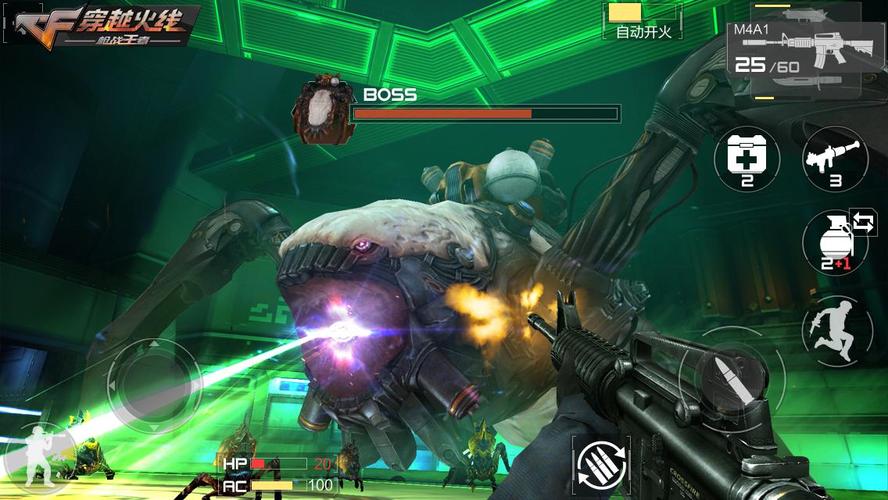The height and width of the screenshot is (500, 888).
Task: Toggle the crouch stance icon
Action: click(38, 456)
